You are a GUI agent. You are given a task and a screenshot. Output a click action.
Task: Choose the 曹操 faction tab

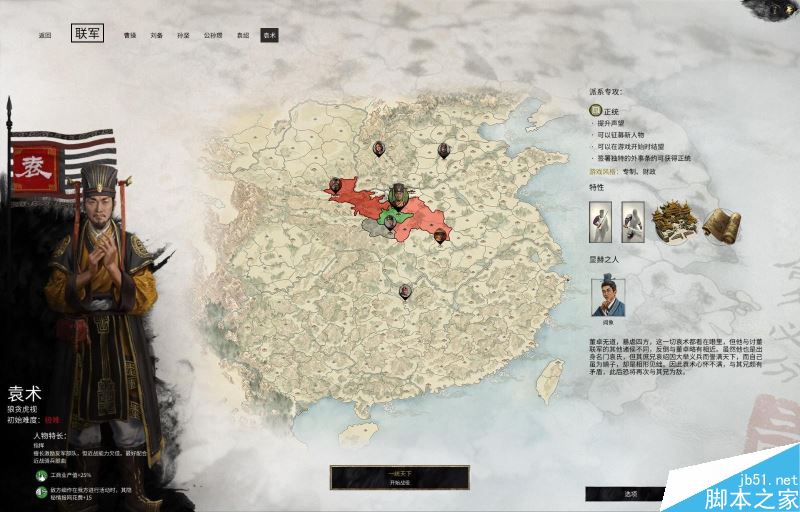(130, 35)
